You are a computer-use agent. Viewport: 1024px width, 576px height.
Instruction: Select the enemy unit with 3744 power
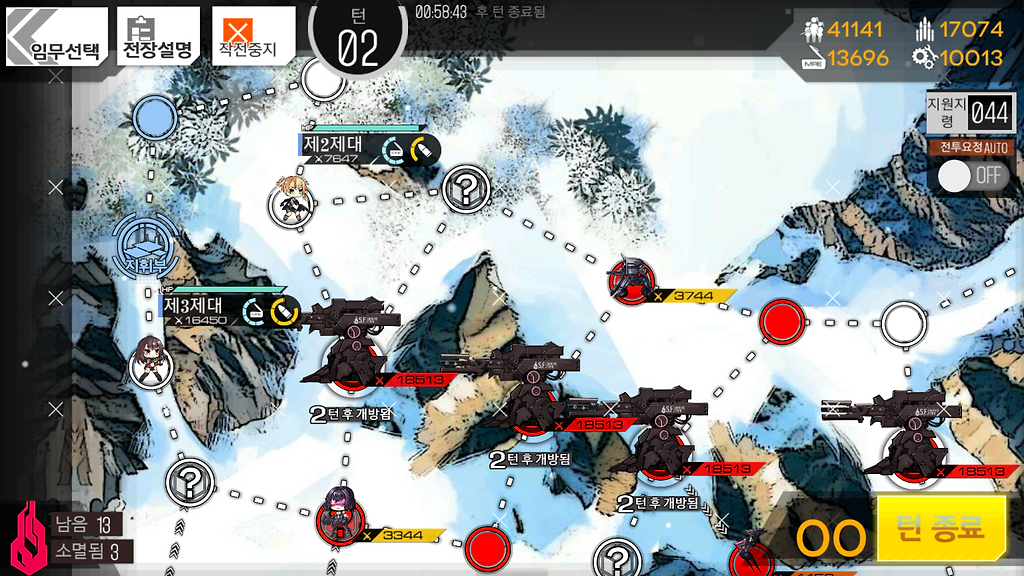633,280
